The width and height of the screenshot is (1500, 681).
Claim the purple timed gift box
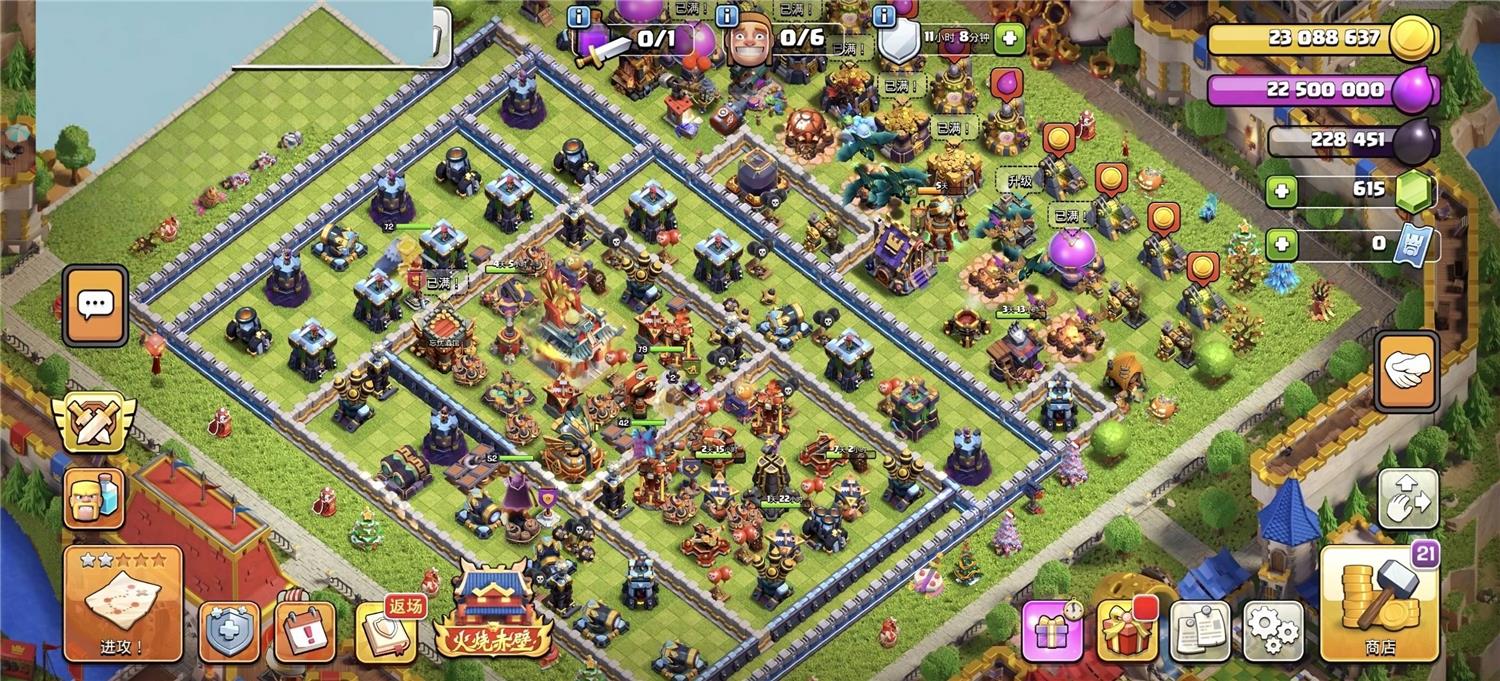click(1052, 631)
